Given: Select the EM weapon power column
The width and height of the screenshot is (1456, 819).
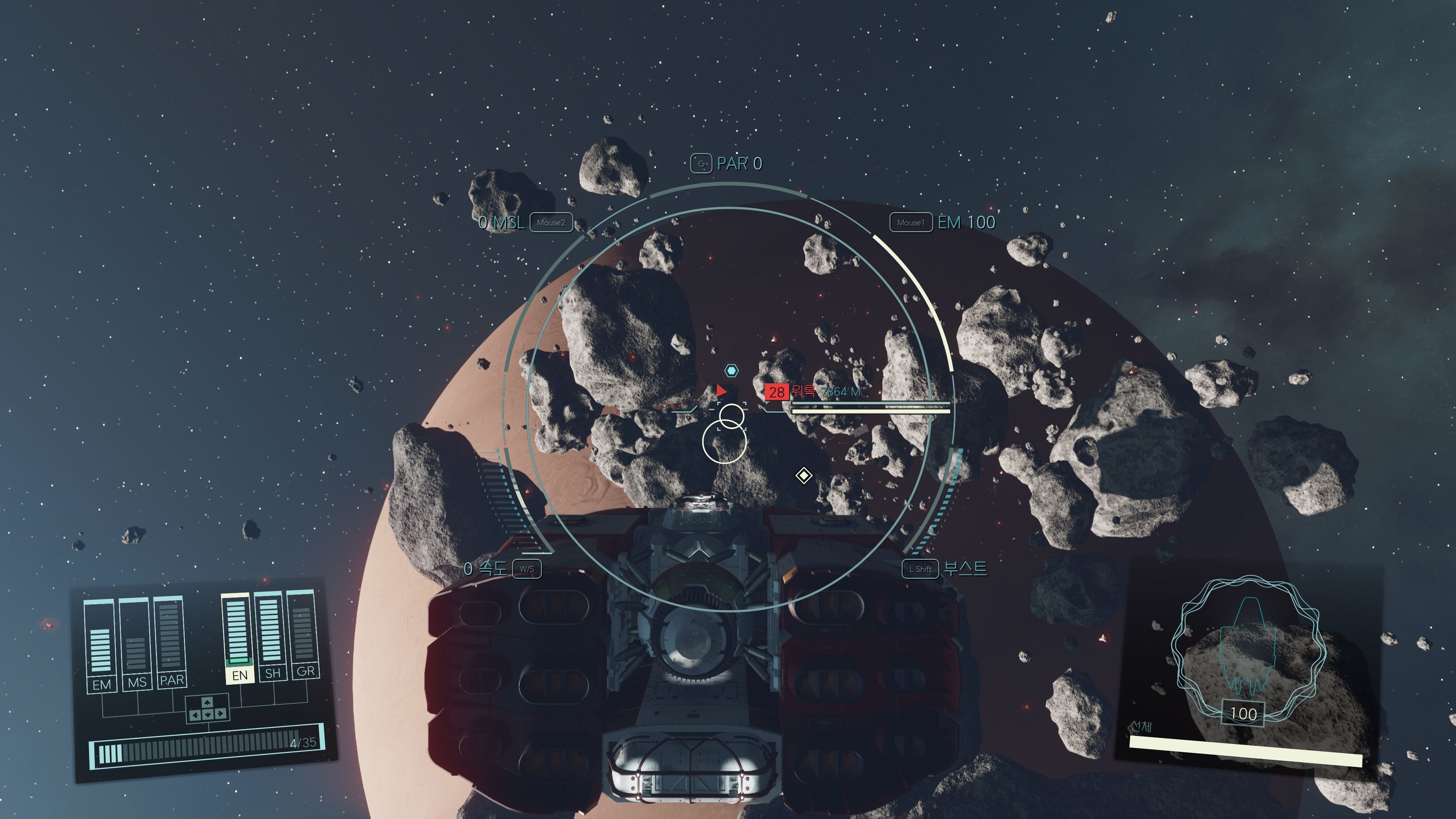Looking at the screenshot, I should tap(100, 644).
